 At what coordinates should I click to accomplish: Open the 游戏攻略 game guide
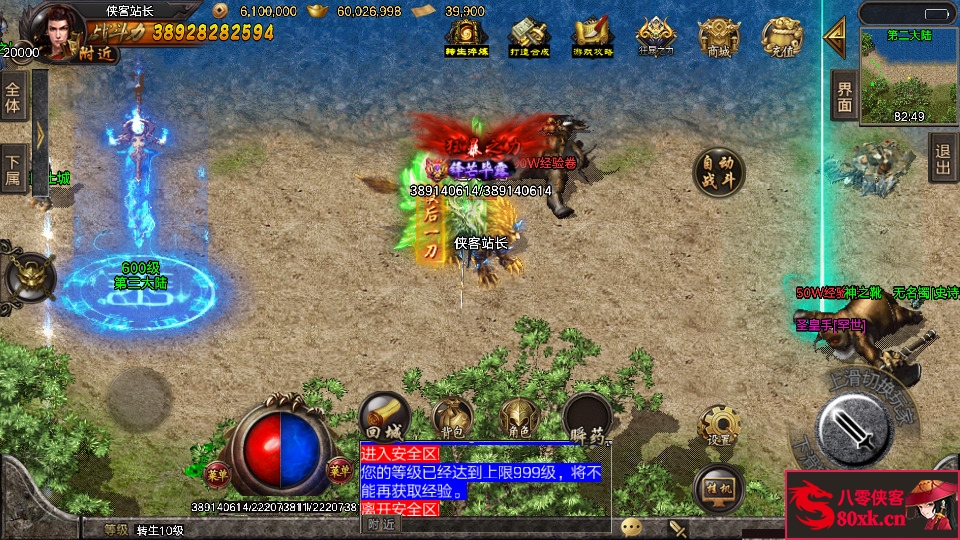point(592,39)
